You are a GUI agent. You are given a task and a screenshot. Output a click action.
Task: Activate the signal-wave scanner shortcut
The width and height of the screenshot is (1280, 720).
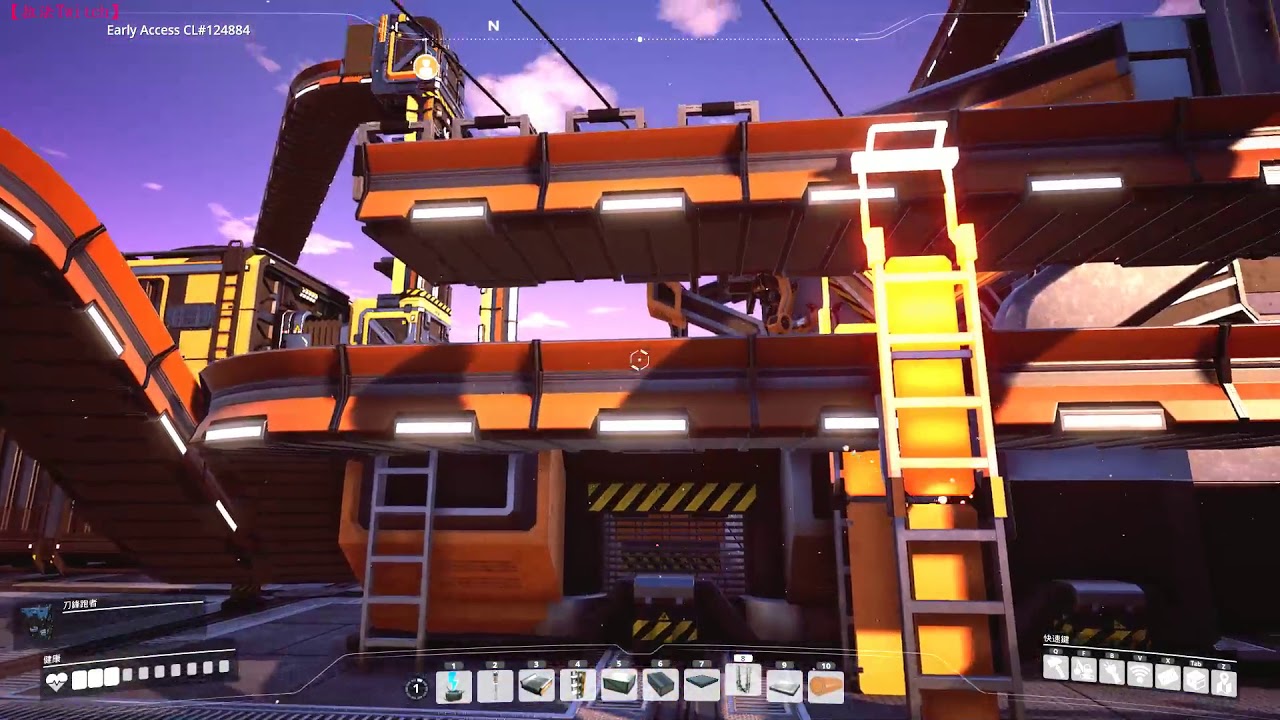click(x=1140, y=675)
